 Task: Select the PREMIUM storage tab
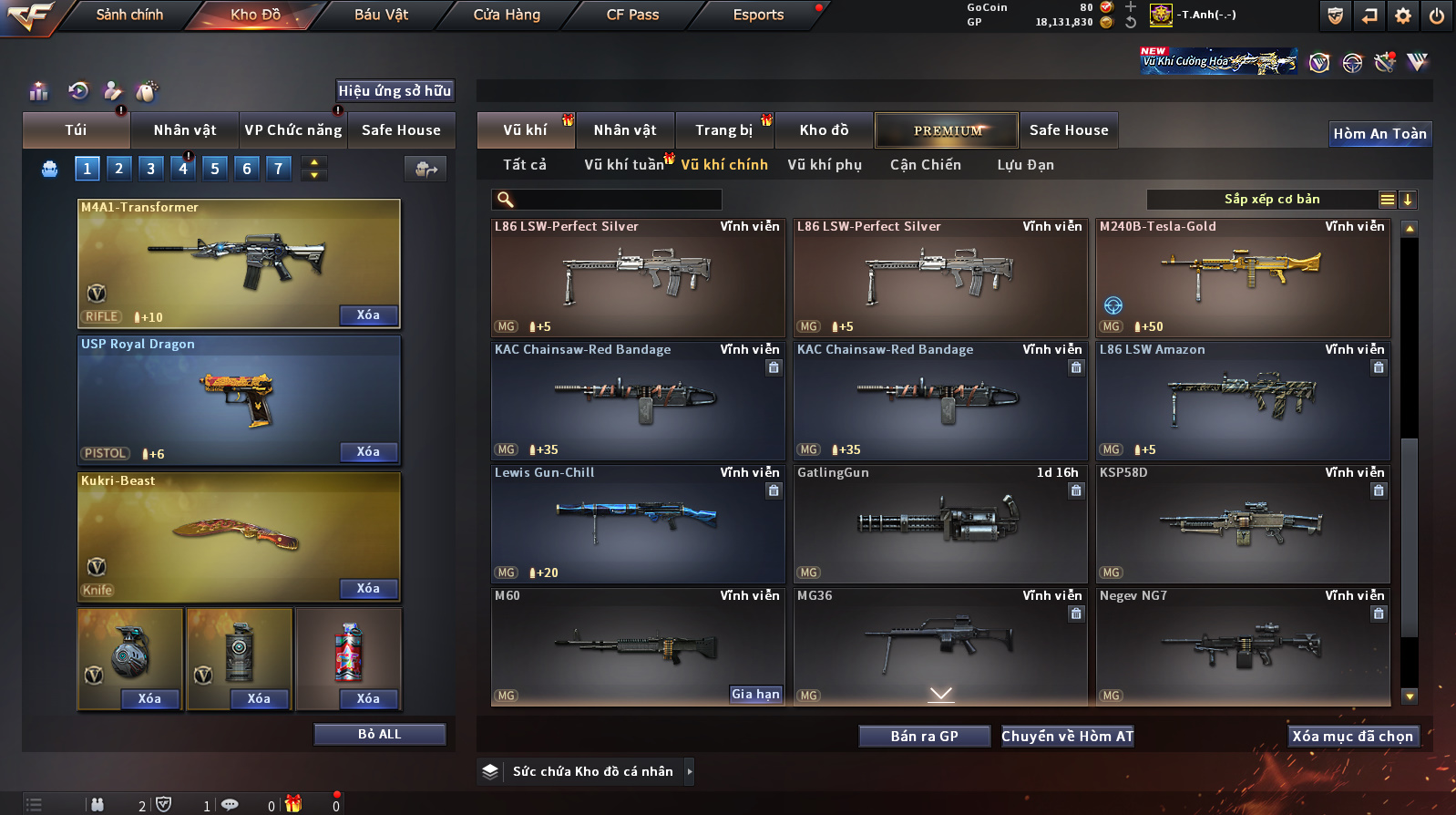pyautogui.click(x=948, y=130)
